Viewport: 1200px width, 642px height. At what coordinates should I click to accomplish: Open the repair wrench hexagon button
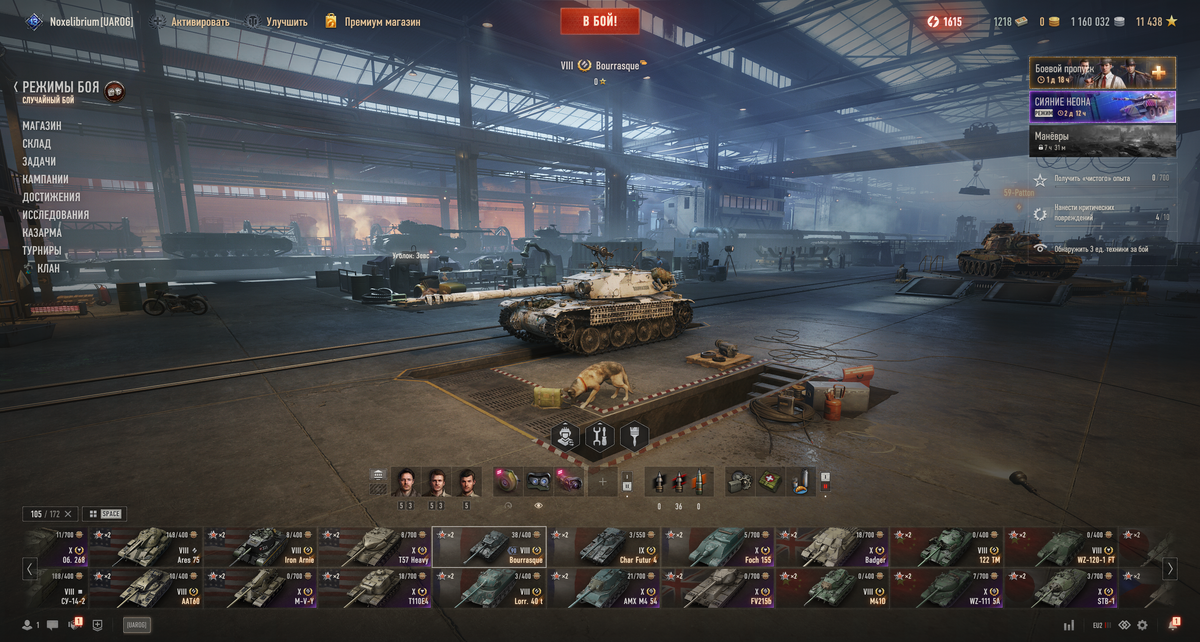click(600, 436)
